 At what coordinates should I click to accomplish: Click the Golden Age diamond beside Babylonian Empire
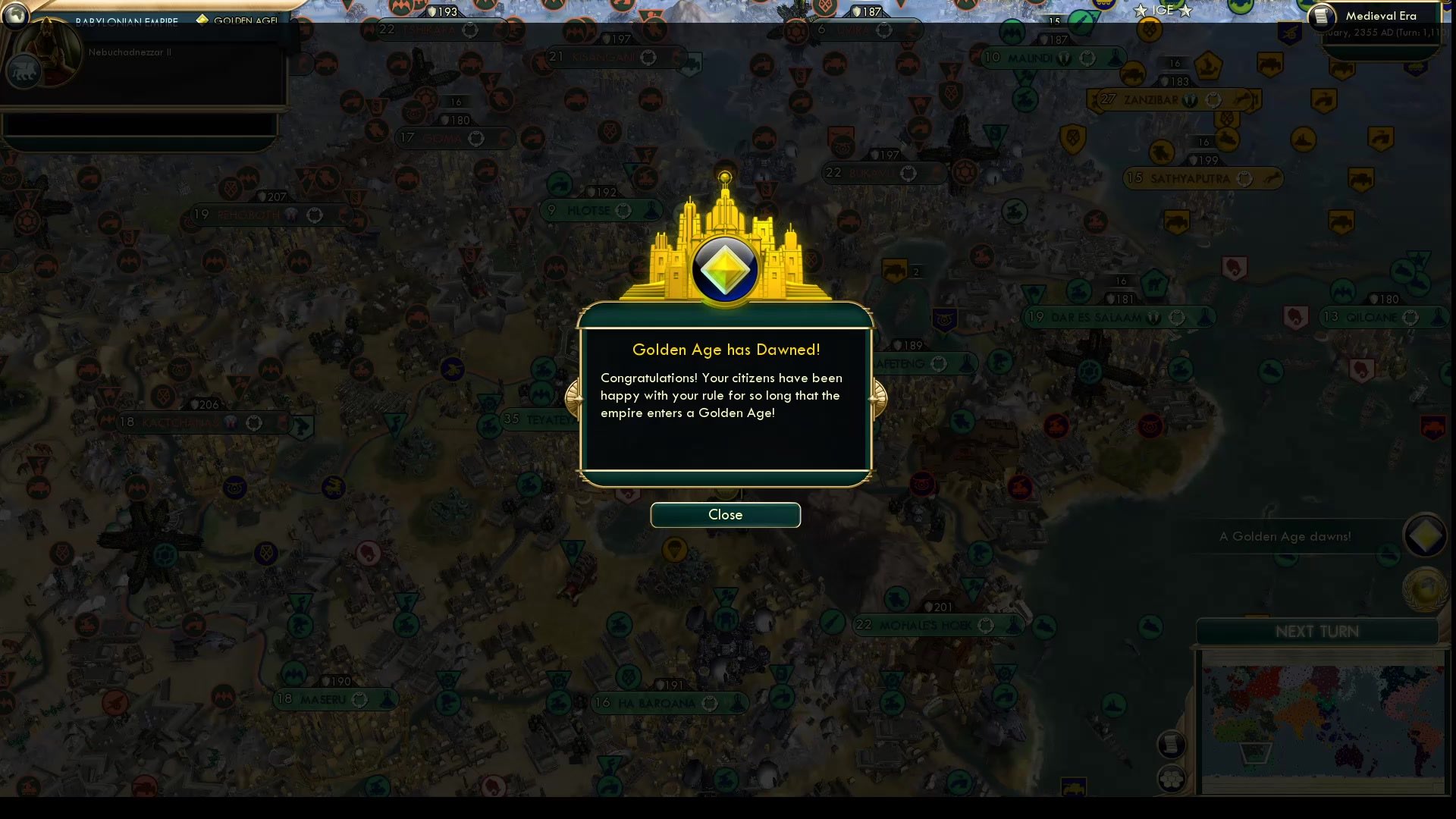point(202,20)
